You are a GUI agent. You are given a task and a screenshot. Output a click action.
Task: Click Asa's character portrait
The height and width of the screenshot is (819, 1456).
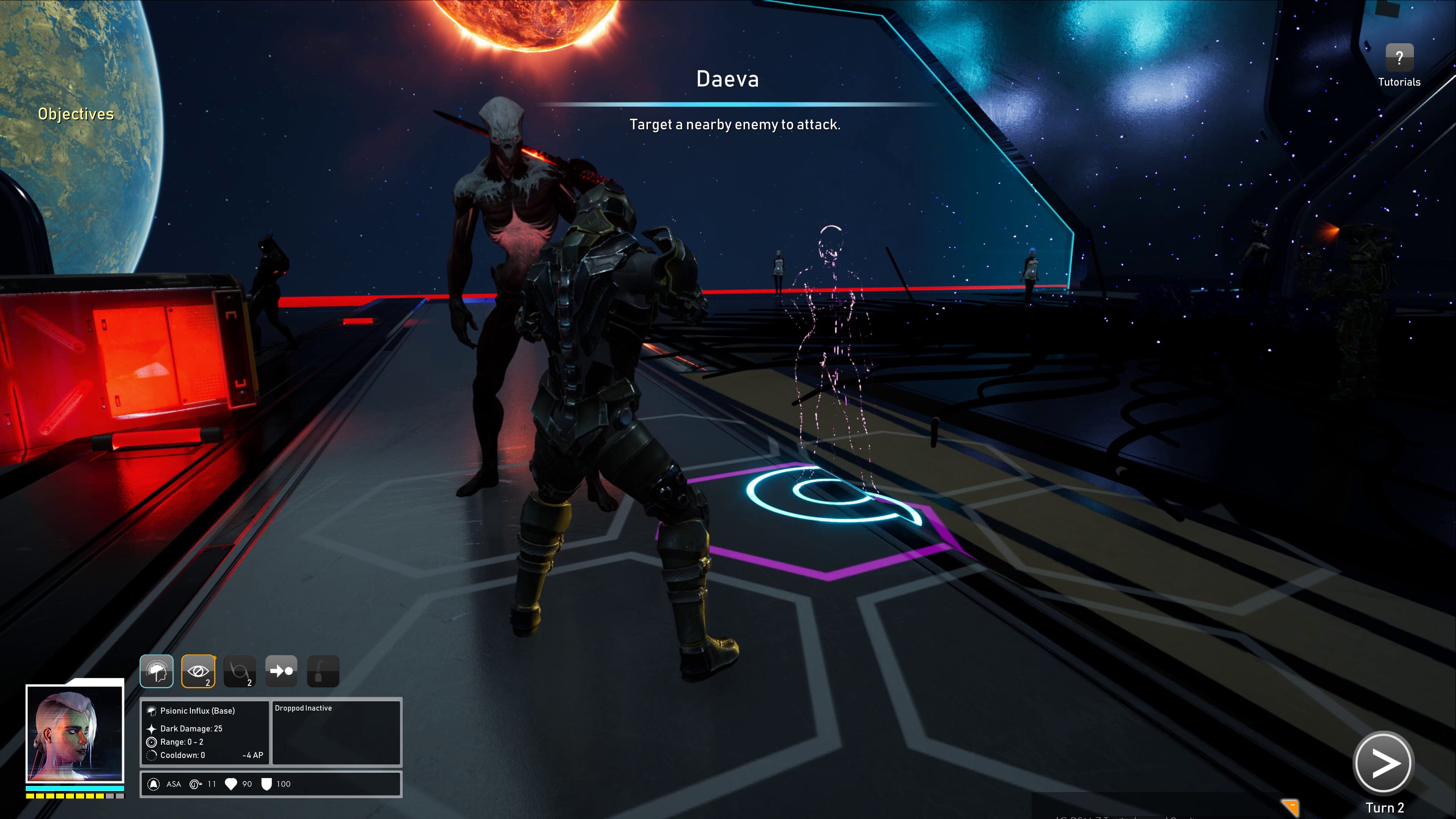(75, 733)
